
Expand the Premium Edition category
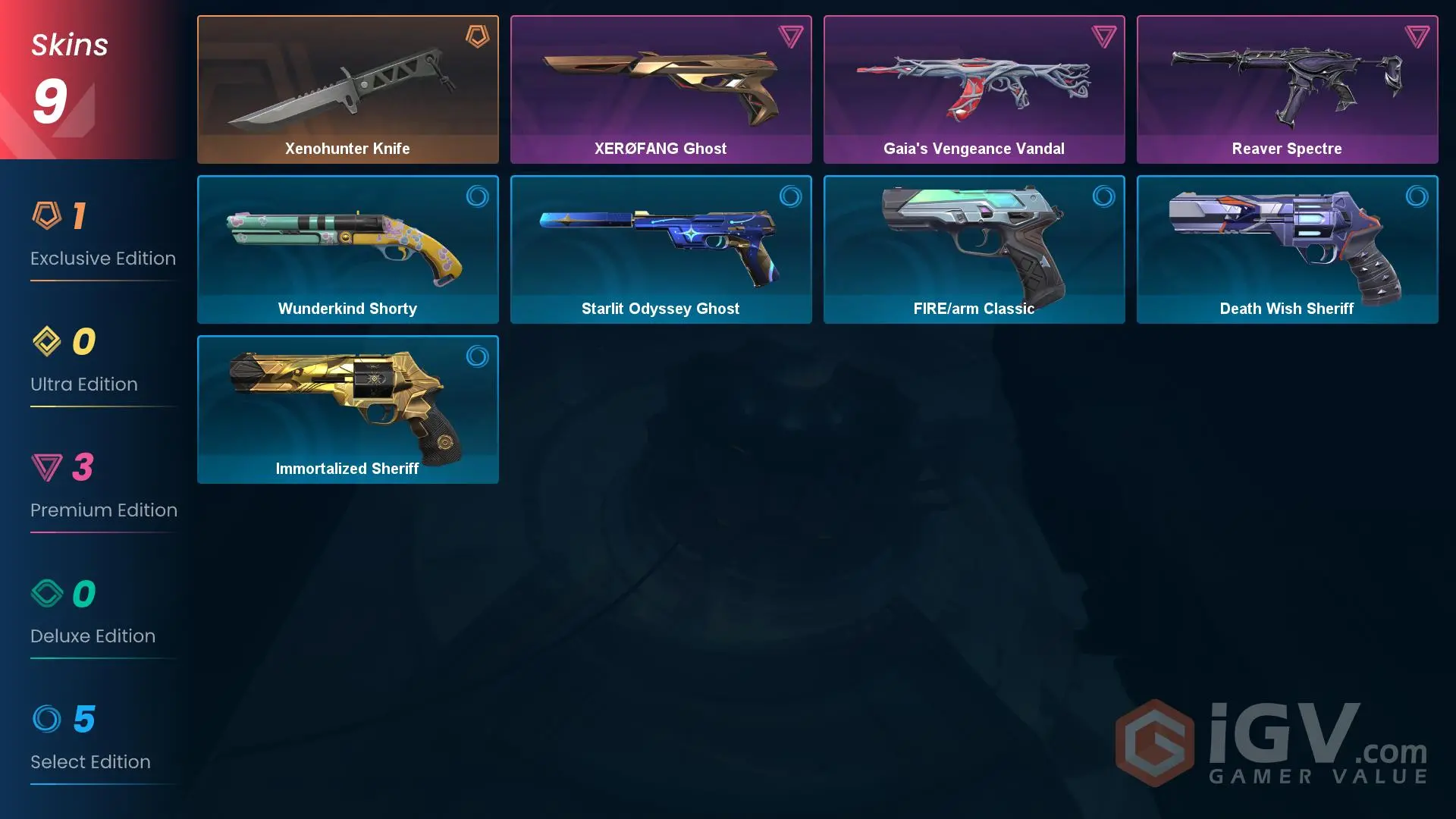pos(103,510)
